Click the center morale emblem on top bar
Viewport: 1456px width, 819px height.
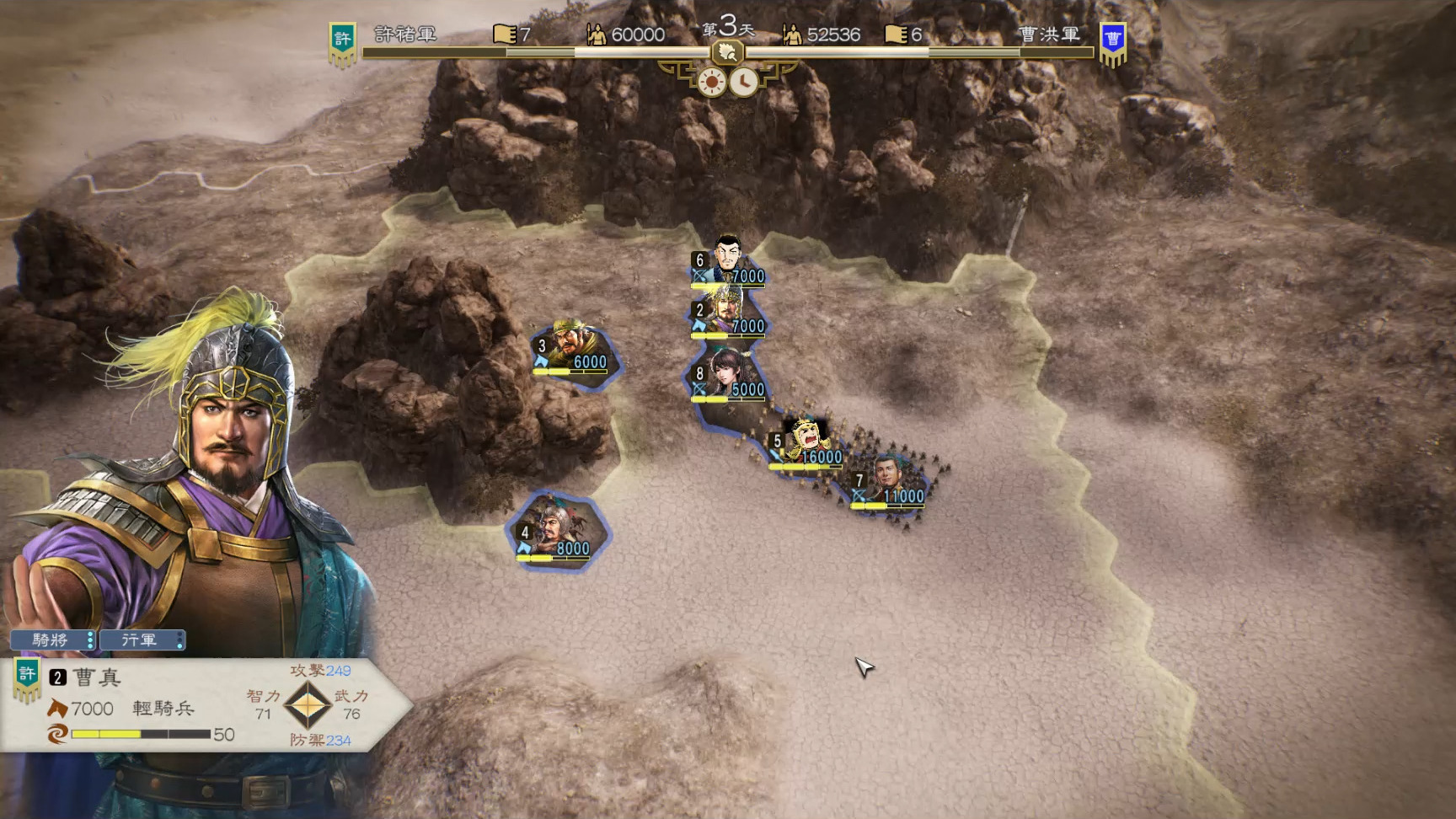(x=728, y=54)
